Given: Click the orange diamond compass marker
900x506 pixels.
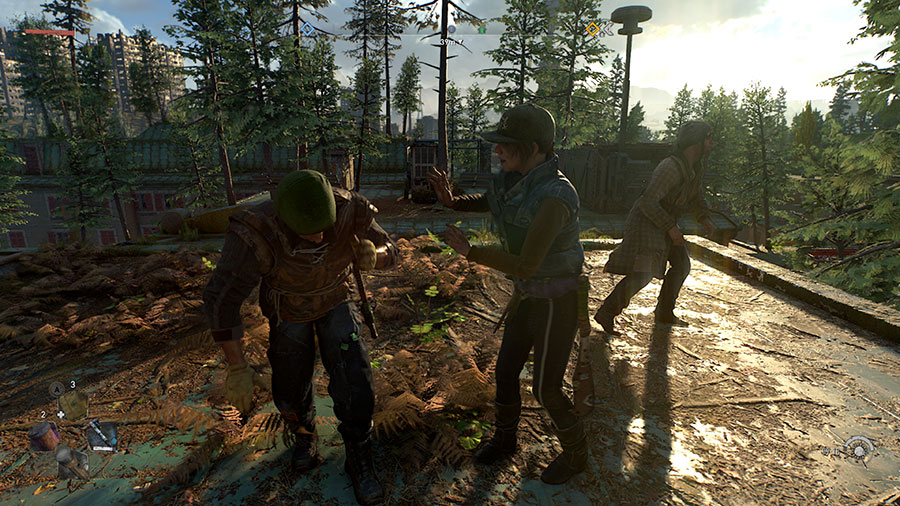Looking at the screenshot, I should click(592, 29).
